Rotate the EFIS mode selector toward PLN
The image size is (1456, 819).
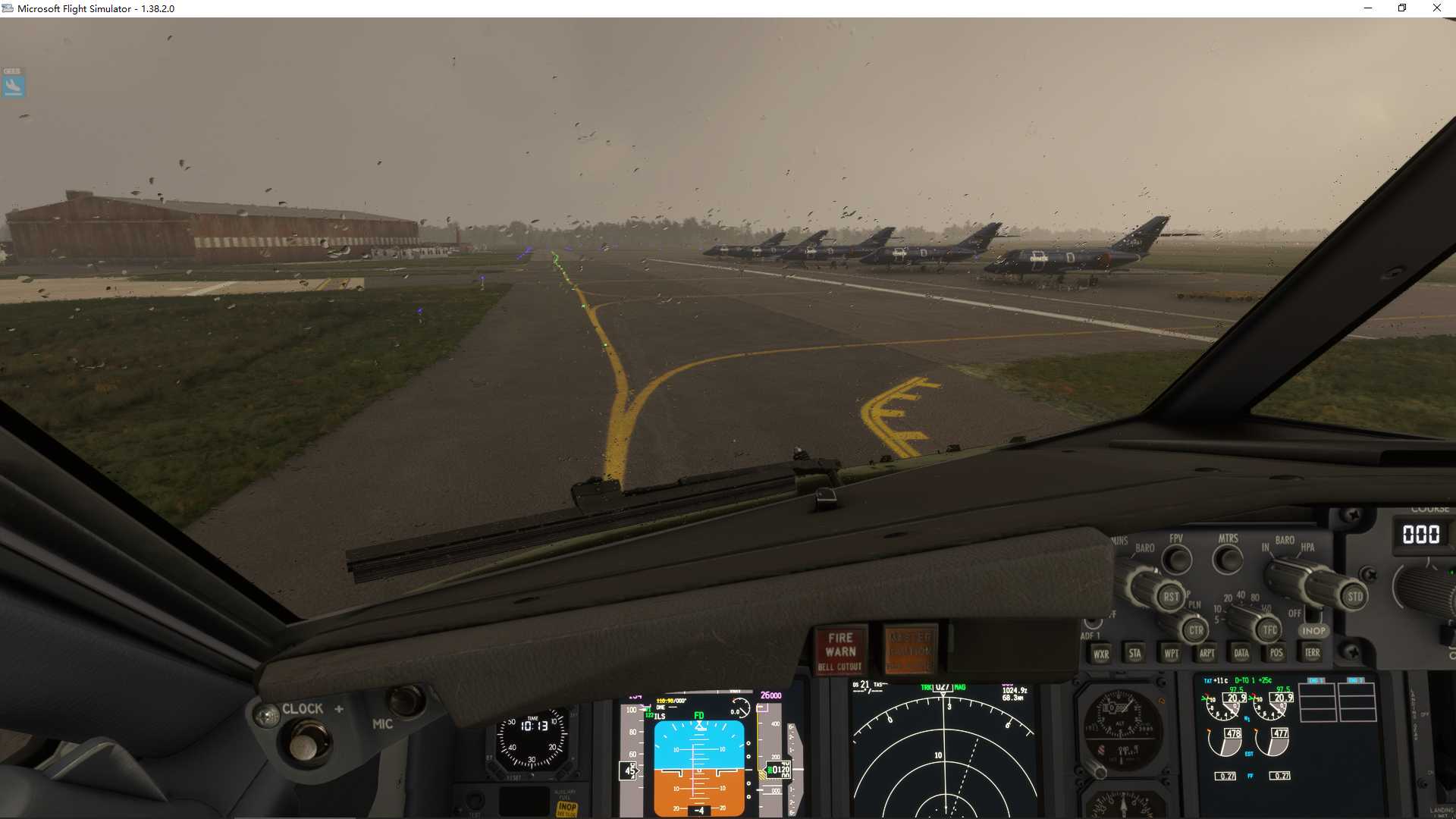click(1195, 628)
